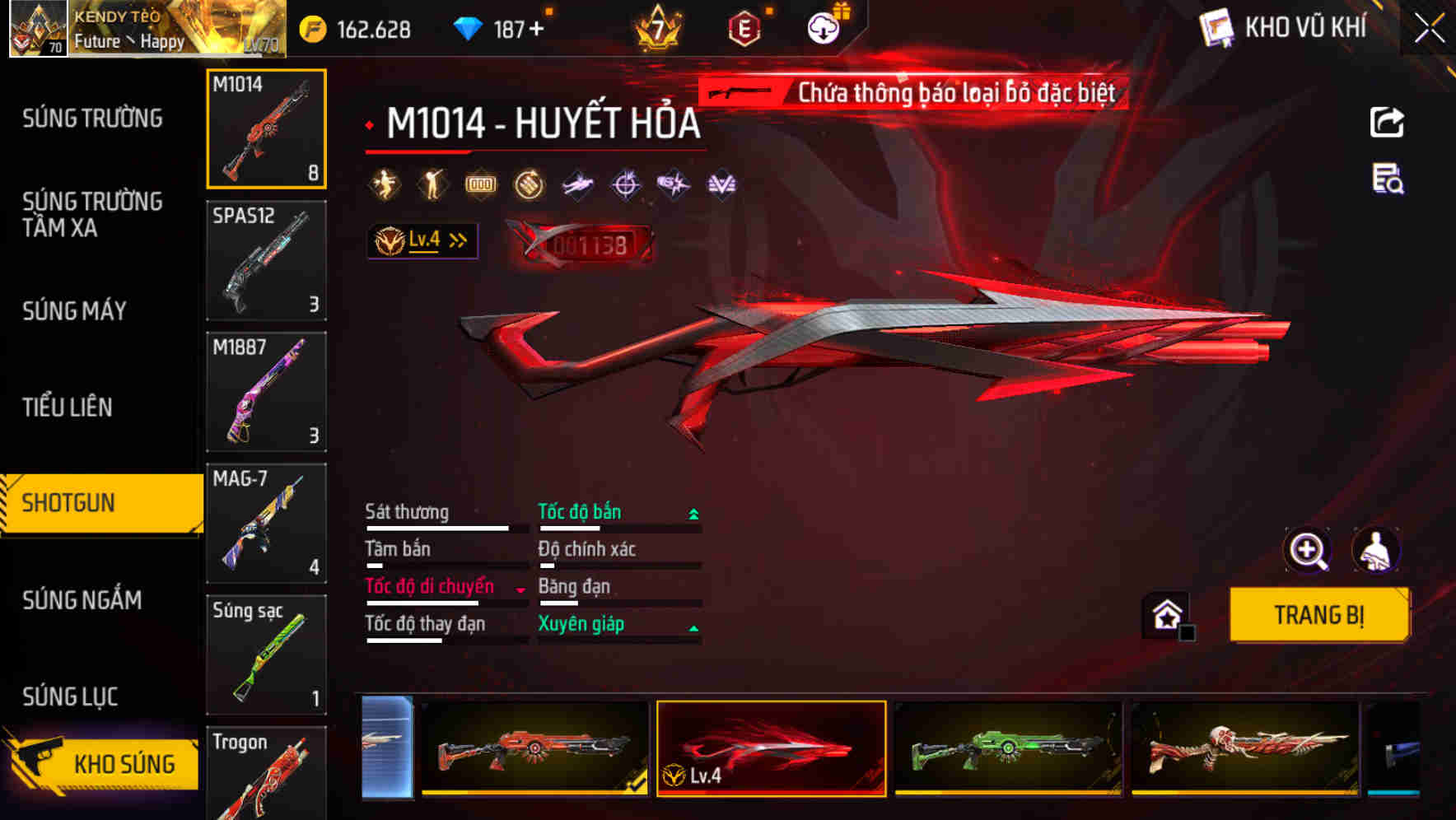Click the home favorite icon near Trang Bị
The height and width of the screenshot is (820, 1456).
pos(1166,615)
